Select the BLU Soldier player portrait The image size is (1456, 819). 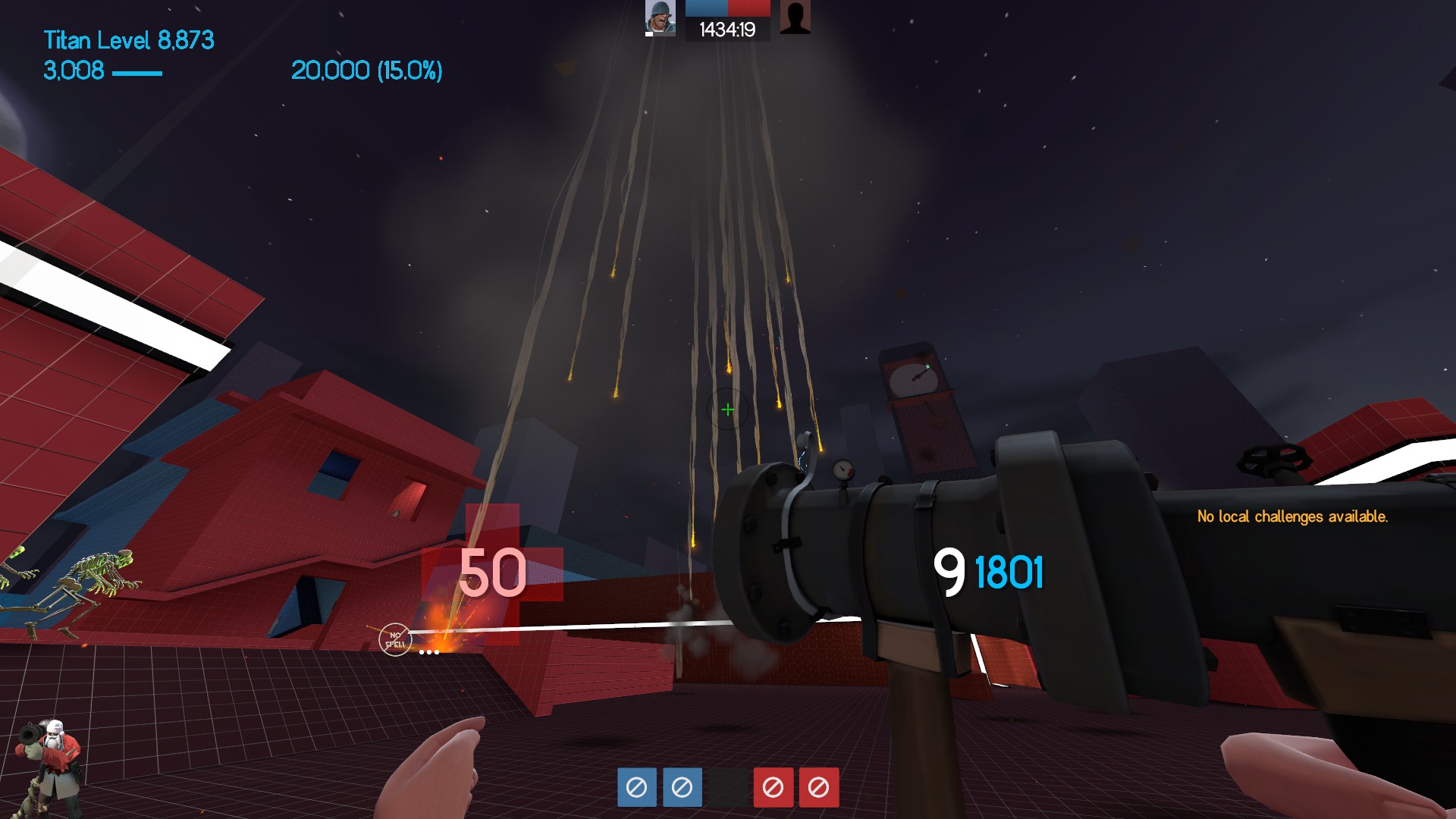660,17
